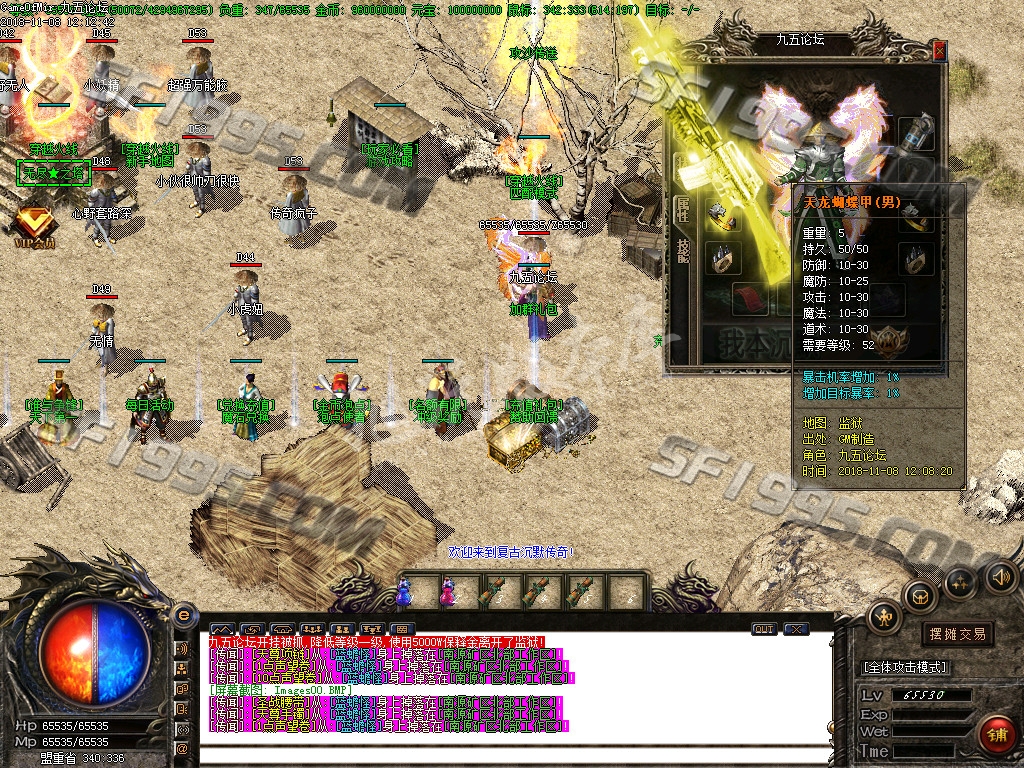Viewport: 1024px width, 768px height.
Task: Close the character equipment panel
Action: 938,50
